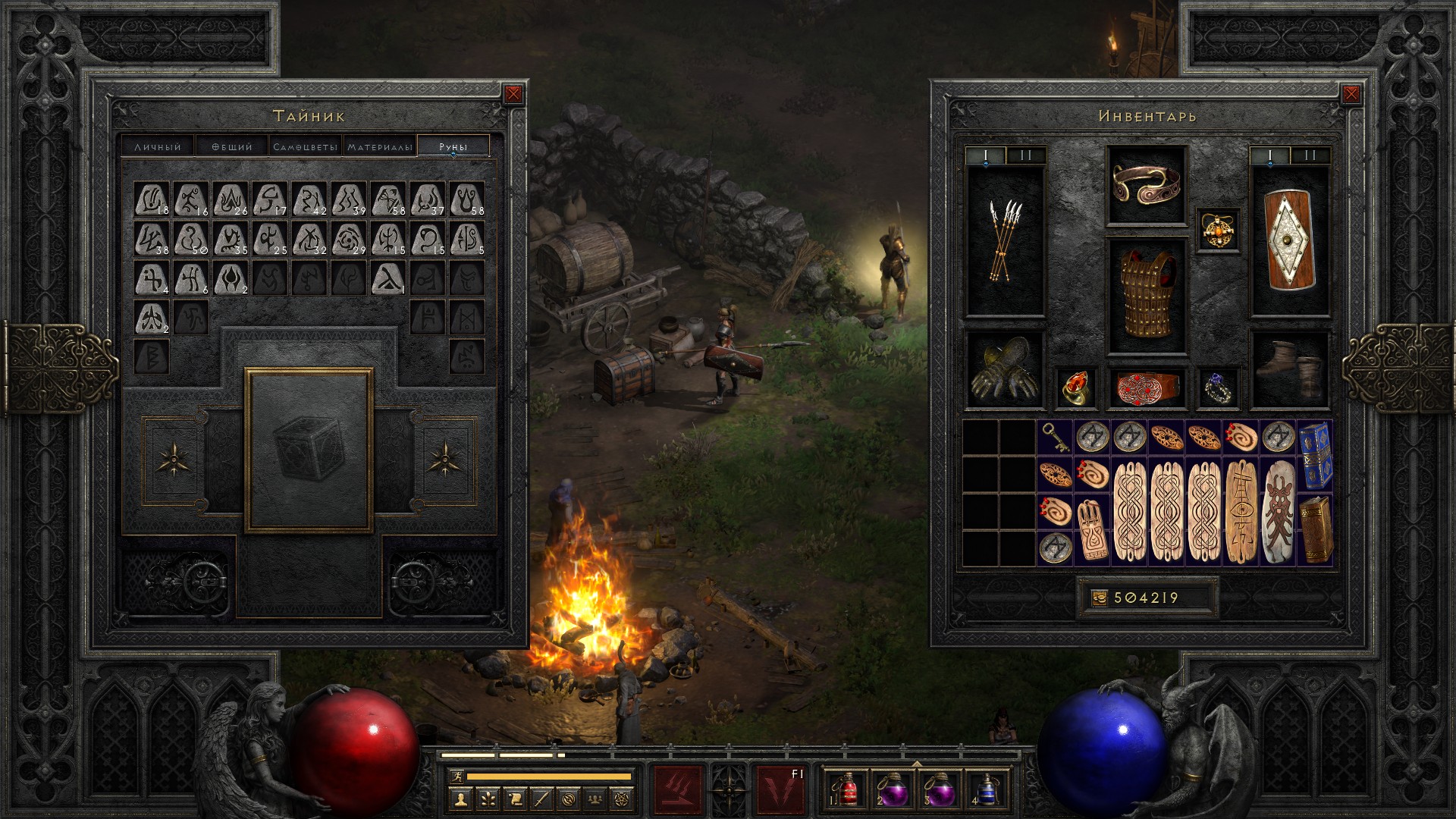Pick up the key in inventory
Image resolution: width=1456 pixels, height=819 pixels.
(x=1055, y=438)
